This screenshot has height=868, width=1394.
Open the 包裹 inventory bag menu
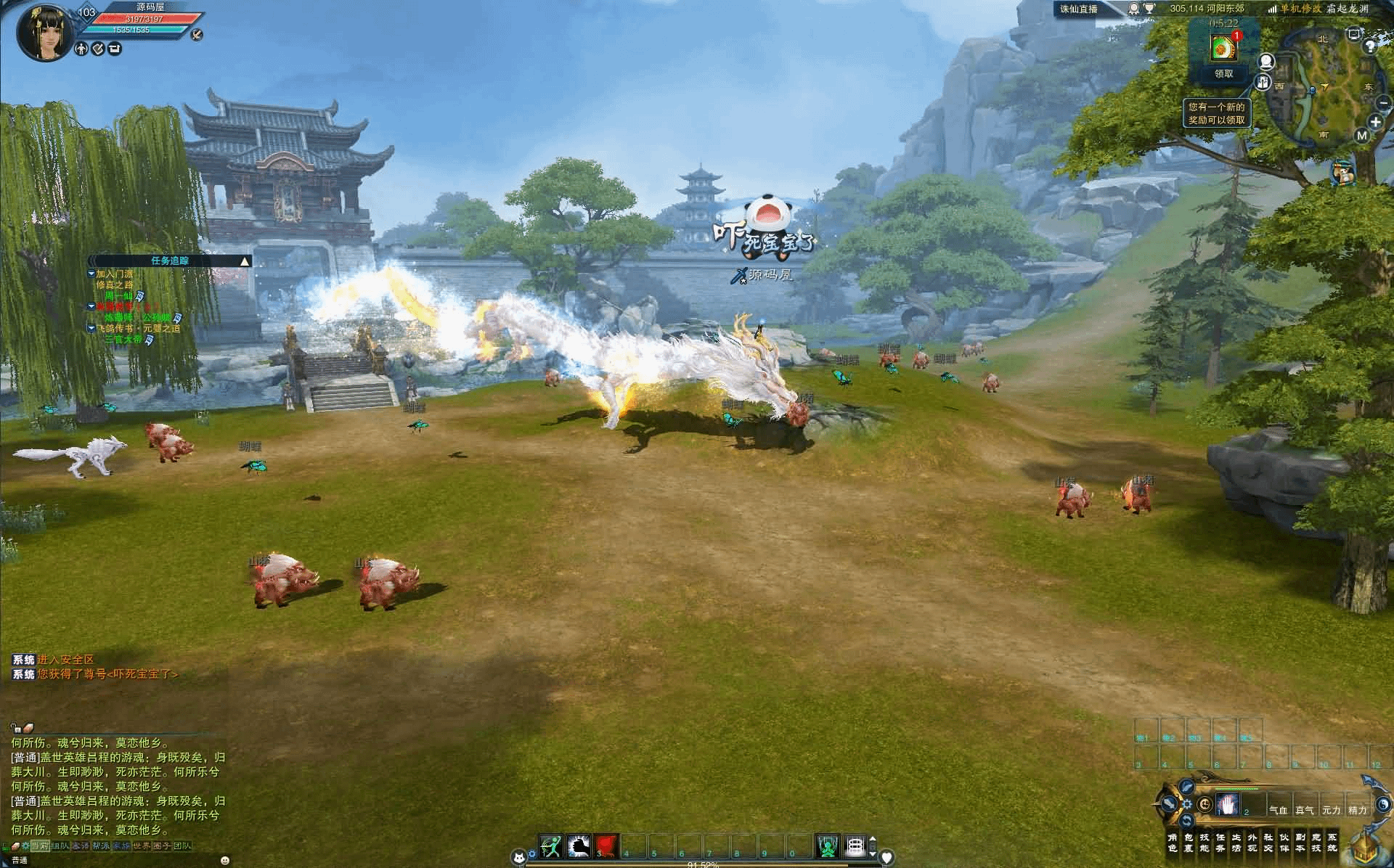[1189, 843]
